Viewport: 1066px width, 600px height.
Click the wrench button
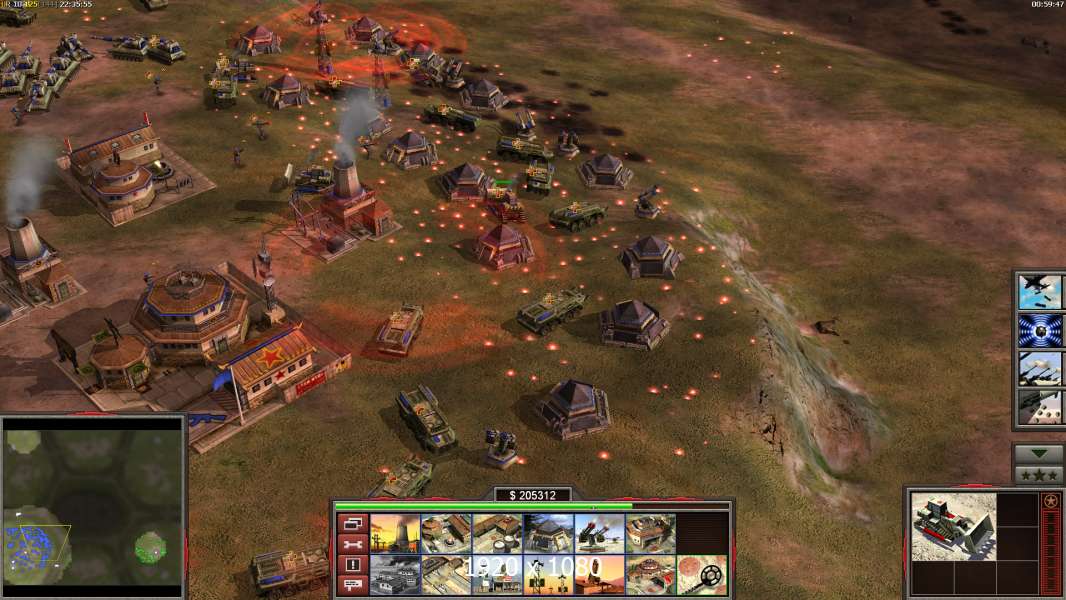pyautogui.click(x=352, y=544)
